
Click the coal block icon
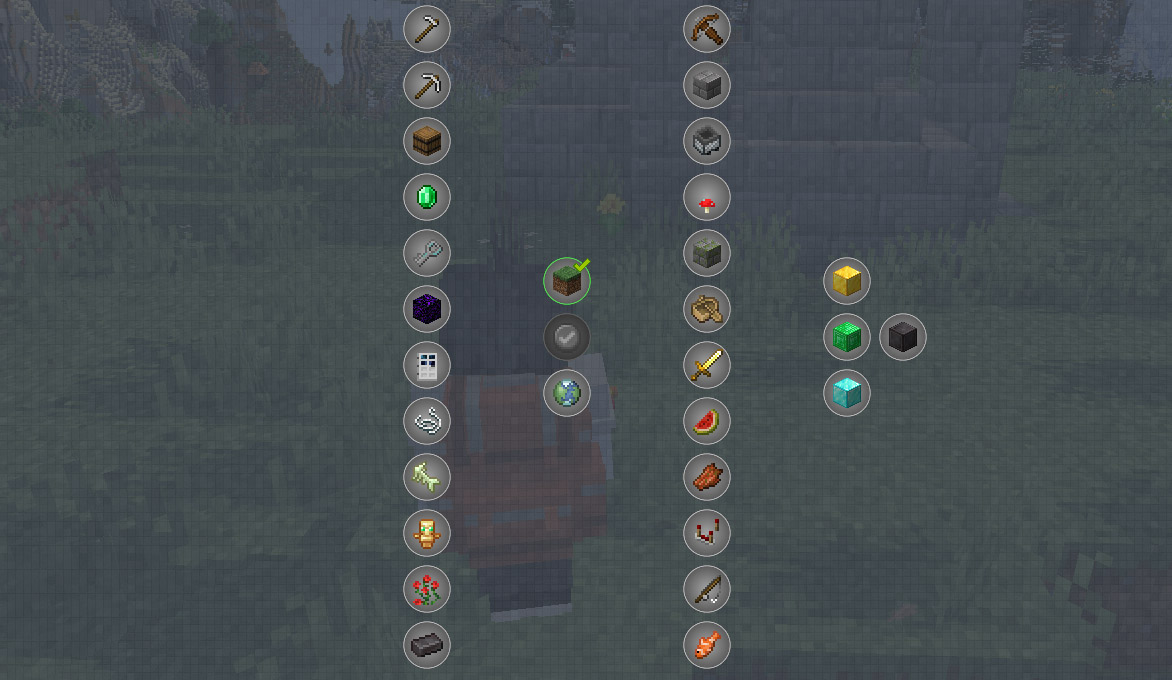(x=903, y=337)
